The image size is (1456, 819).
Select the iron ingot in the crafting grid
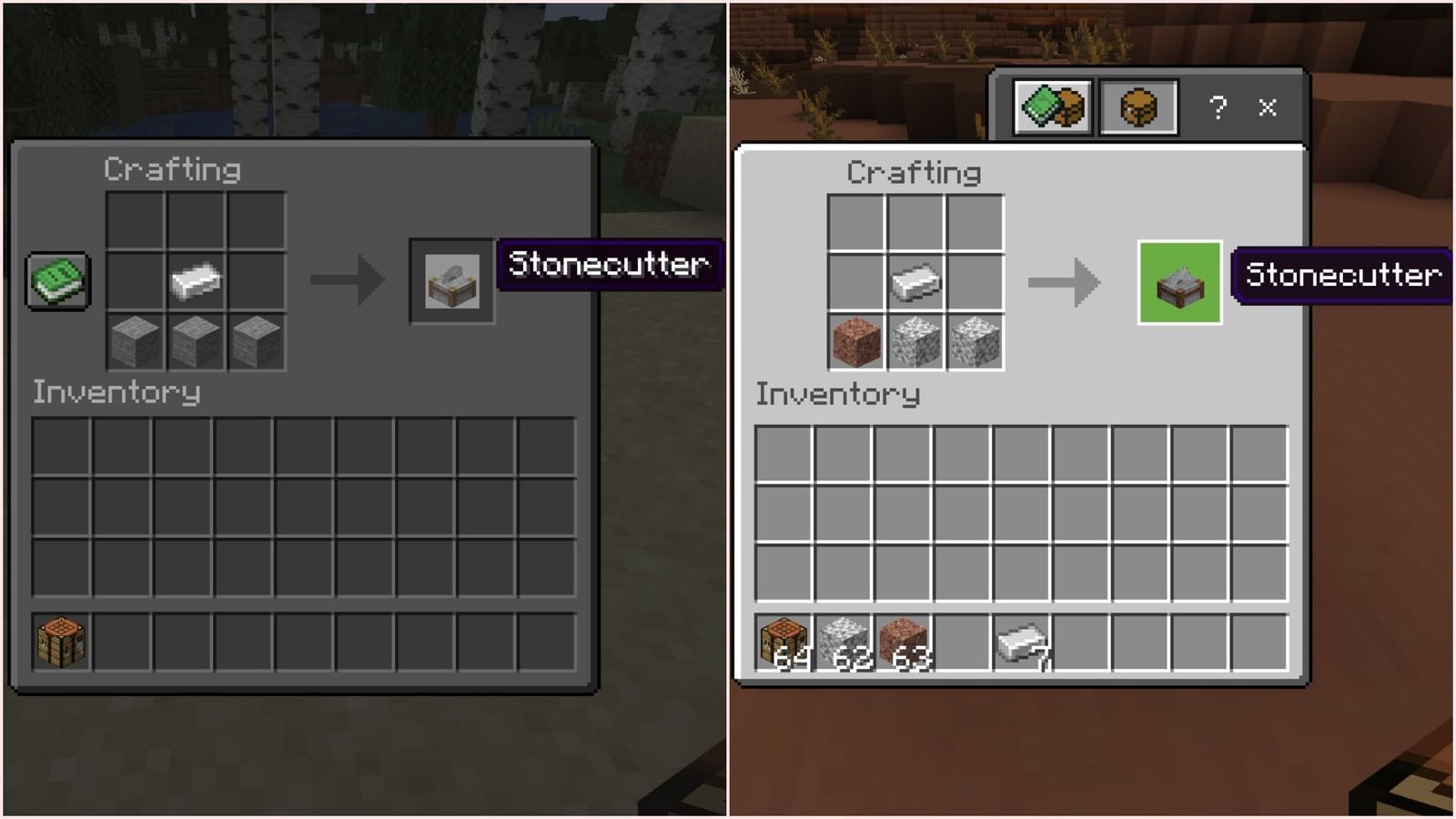194,282
